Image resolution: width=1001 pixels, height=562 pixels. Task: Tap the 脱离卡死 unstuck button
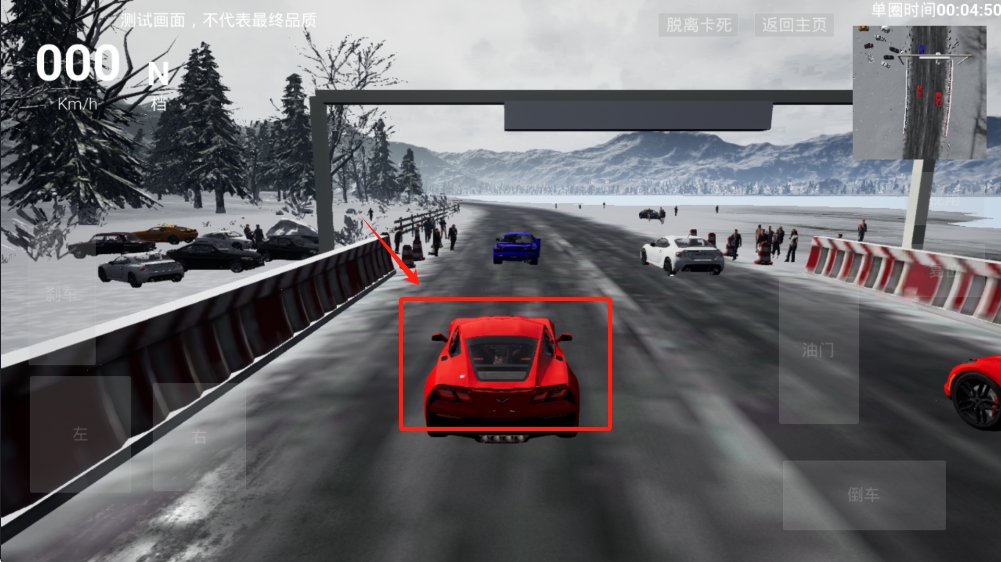697,25
